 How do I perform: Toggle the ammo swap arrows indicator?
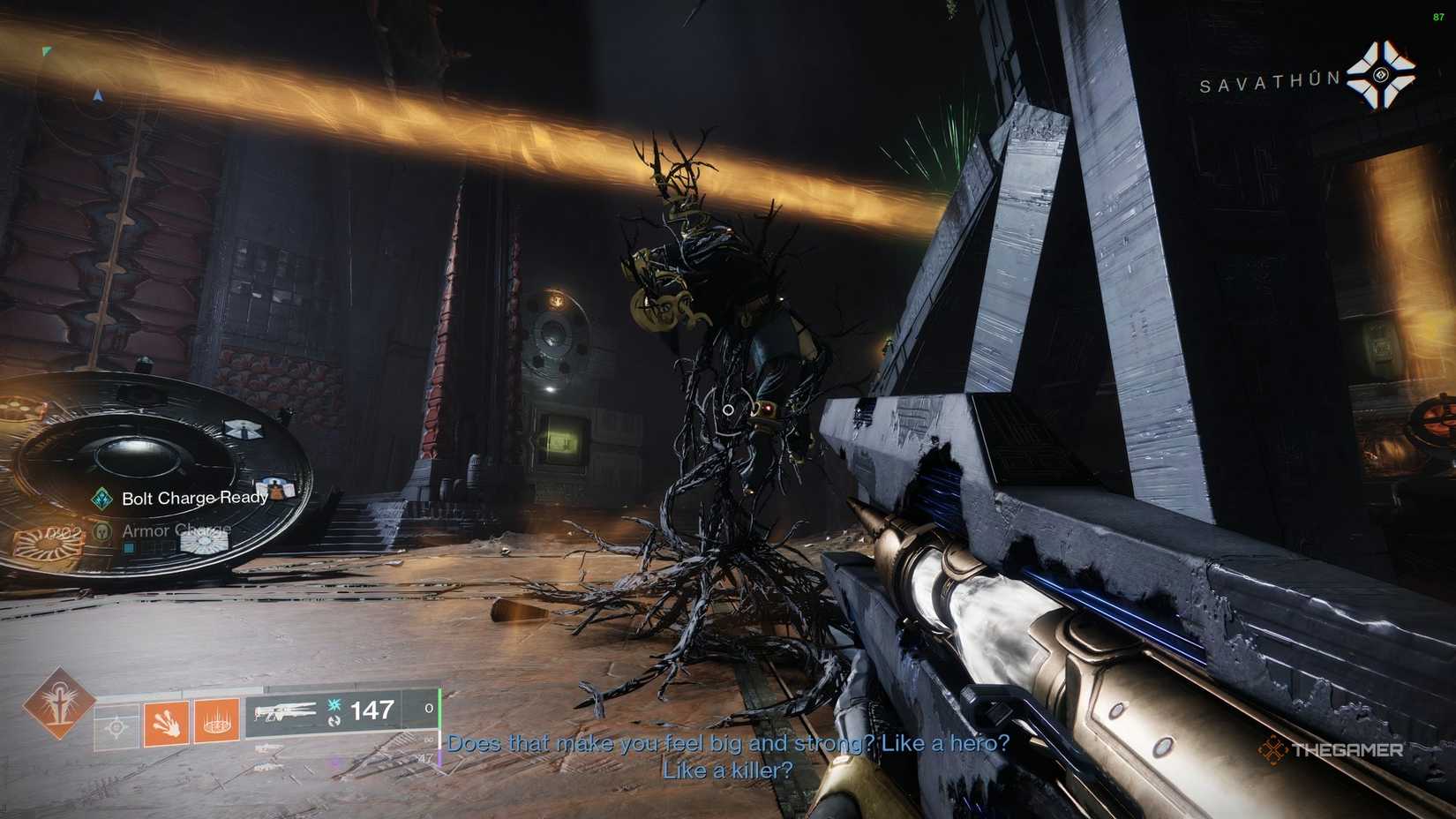pos(335,723)
